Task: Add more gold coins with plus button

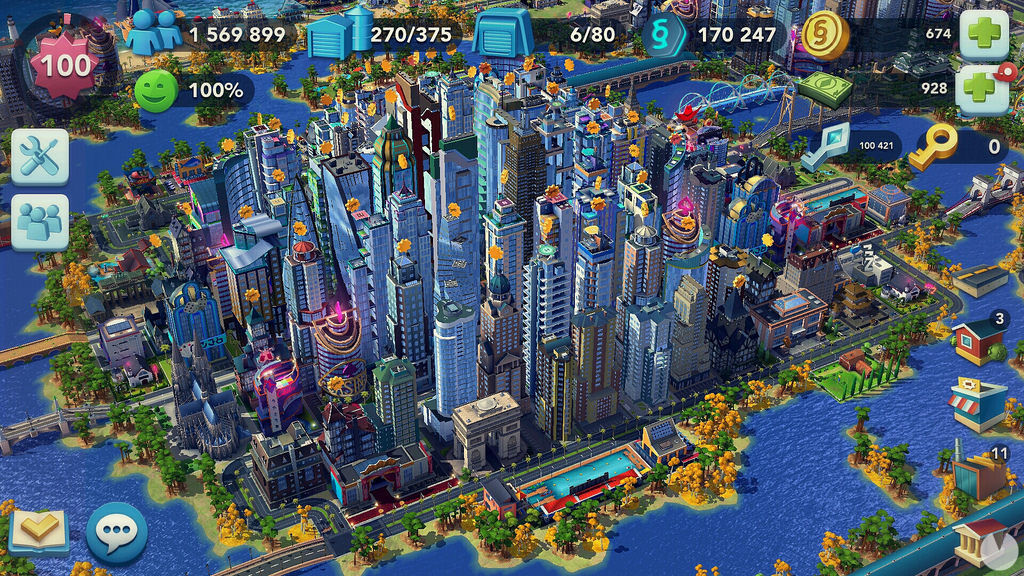Action: [984, 35]
